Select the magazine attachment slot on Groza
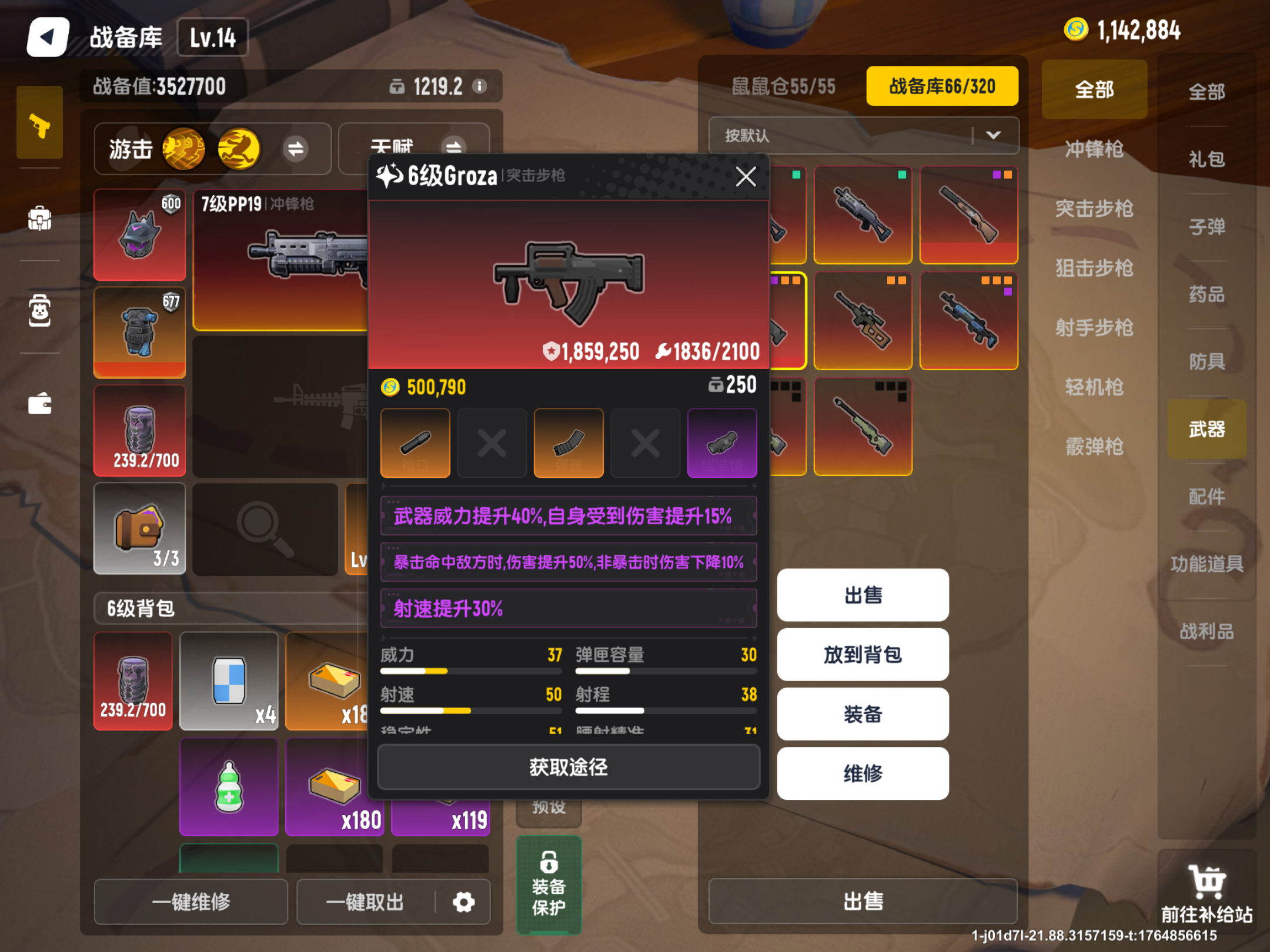 click(x=568, y=443)
